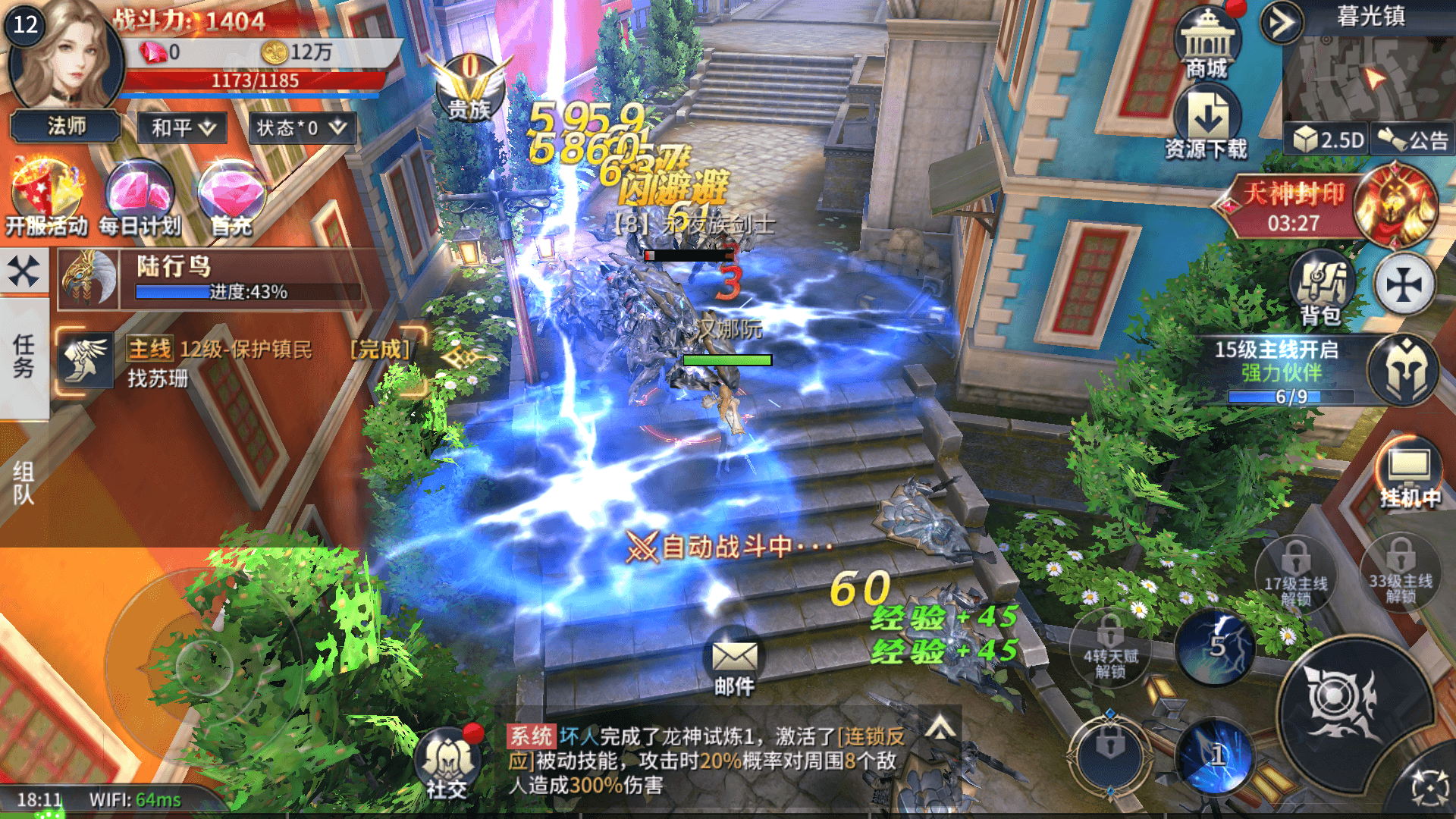Open the 首充 first recharge offer

click(x=231, y=199)
